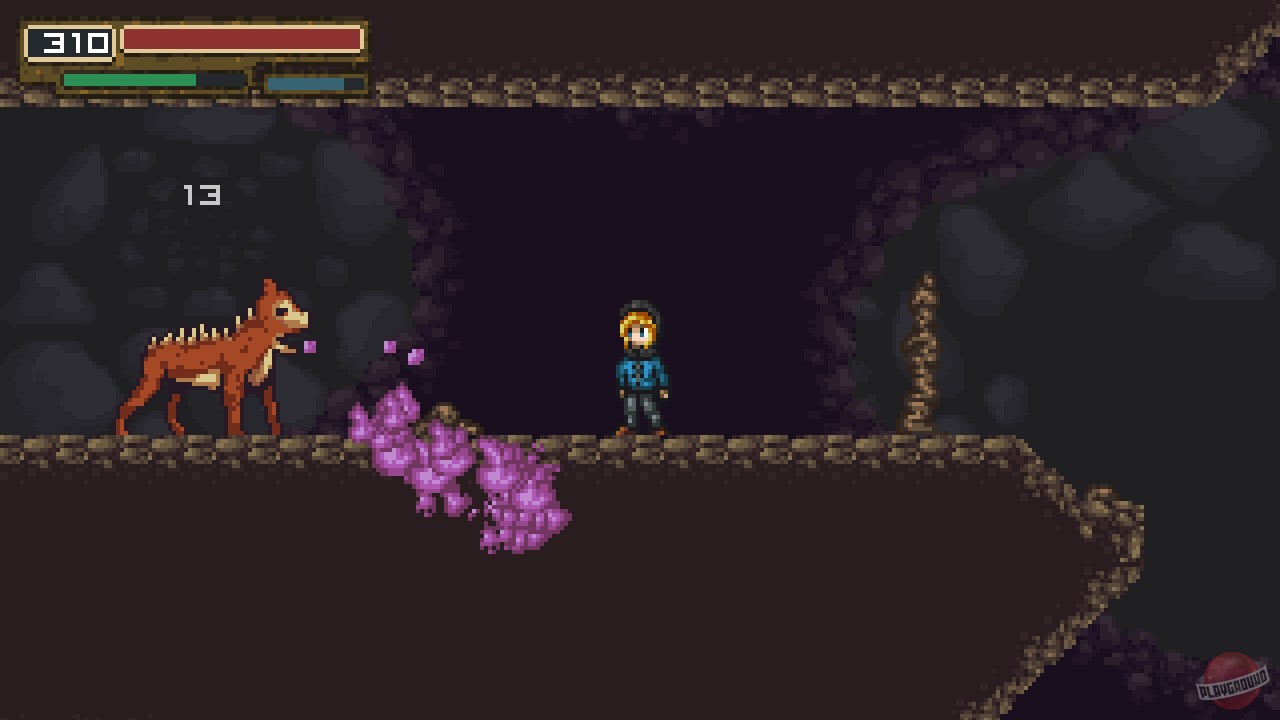Viewport: 1280px width, 720px height.
Task: Click the blue resource bar in the HUD
Action: point(305,83)
